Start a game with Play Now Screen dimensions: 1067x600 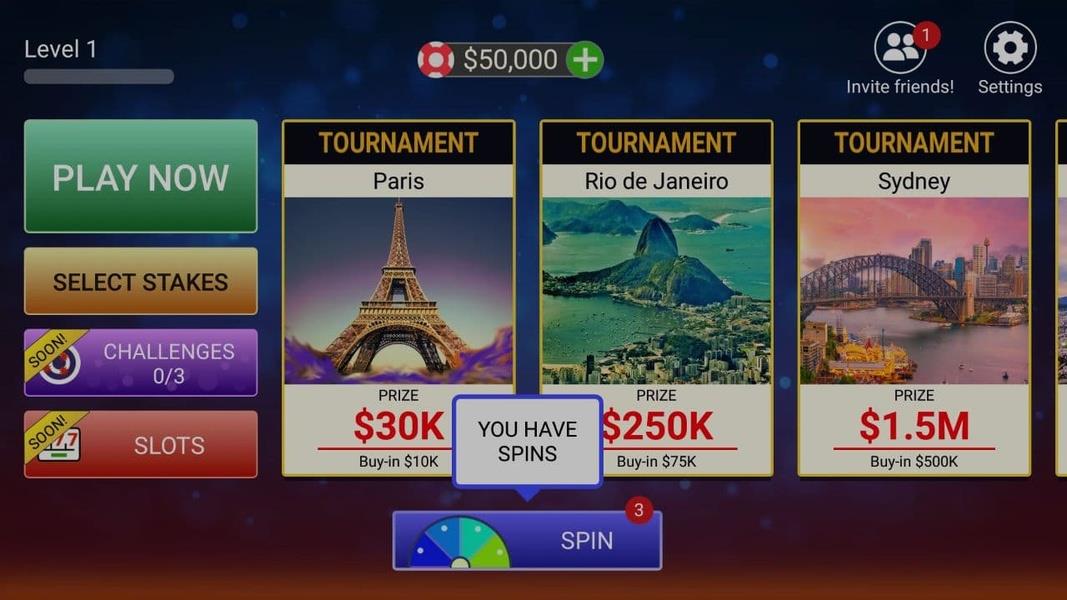pyautogui.click(x=140, y=177)
